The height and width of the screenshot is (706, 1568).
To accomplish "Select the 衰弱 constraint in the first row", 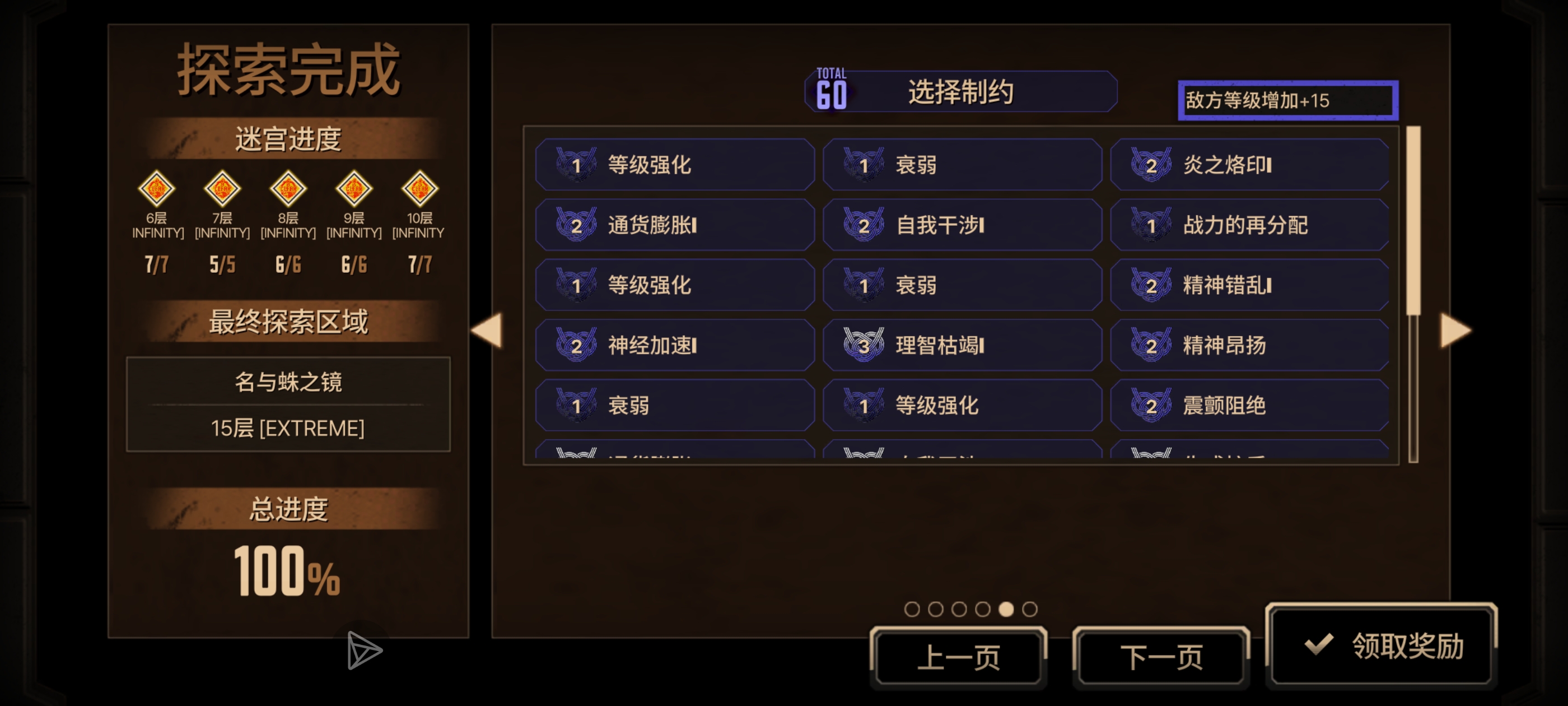I will coord(962,165).
